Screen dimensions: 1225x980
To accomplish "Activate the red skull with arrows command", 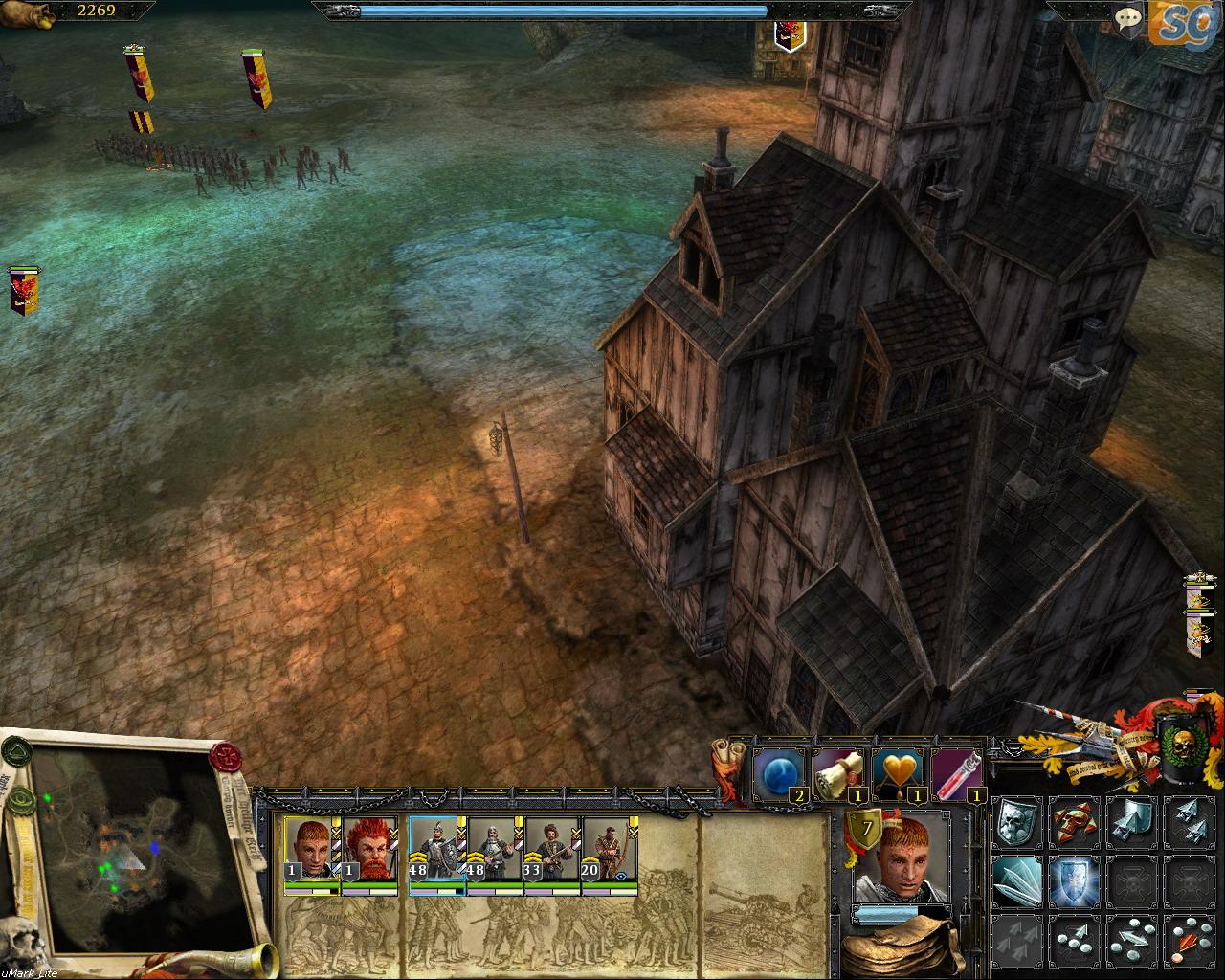I will 1073,822.
